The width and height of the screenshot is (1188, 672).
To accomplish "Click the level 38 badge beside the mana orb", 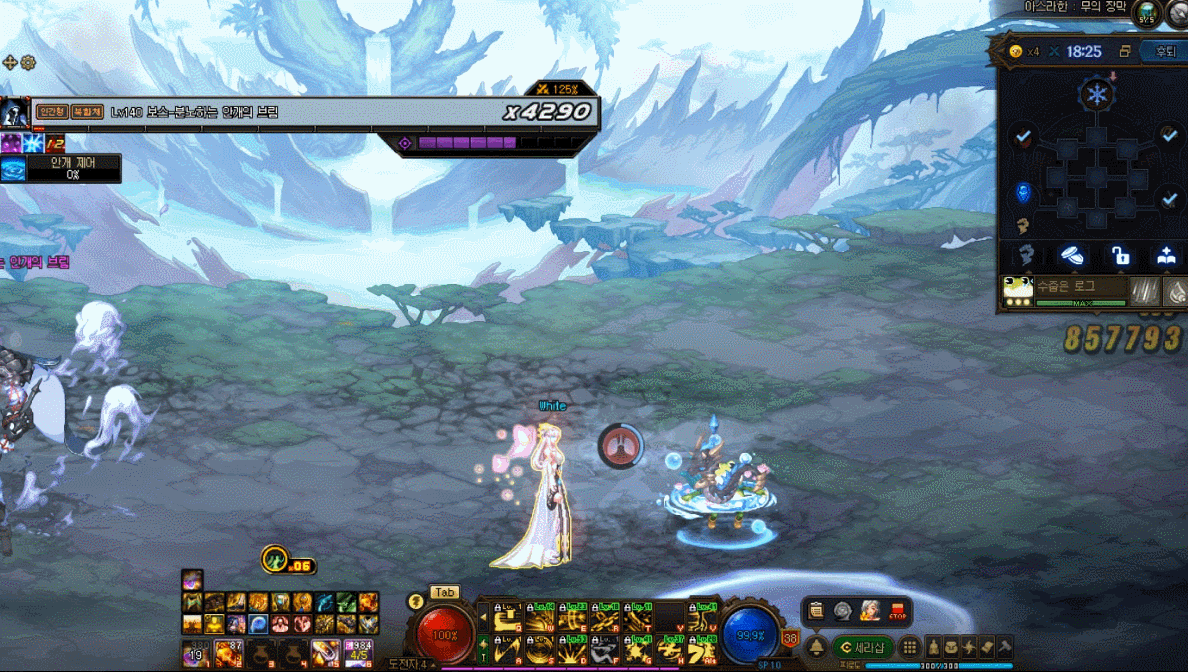I will pos(790,638).
